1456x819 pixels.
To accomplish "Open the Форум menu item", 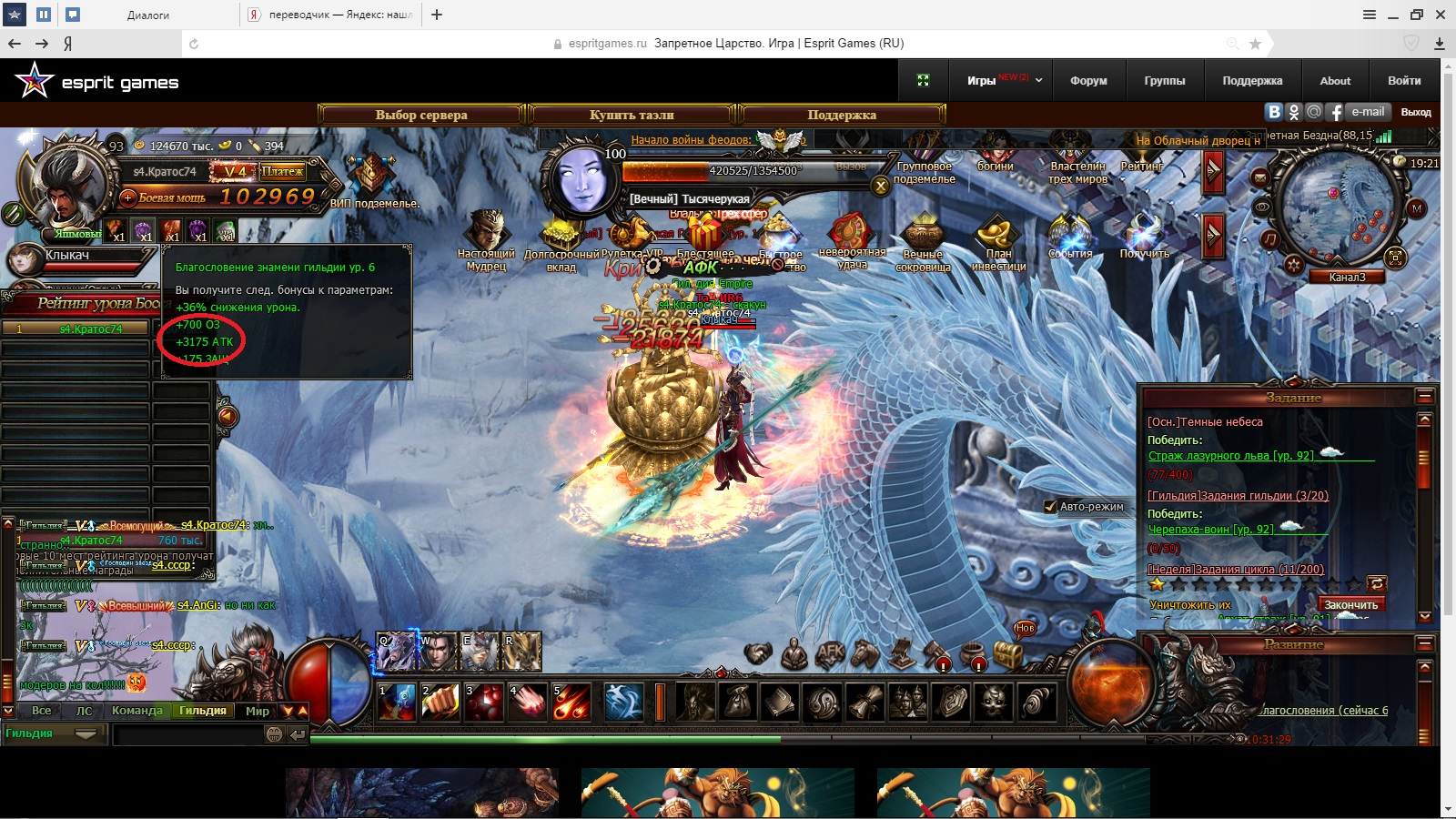I will 1088,81.
